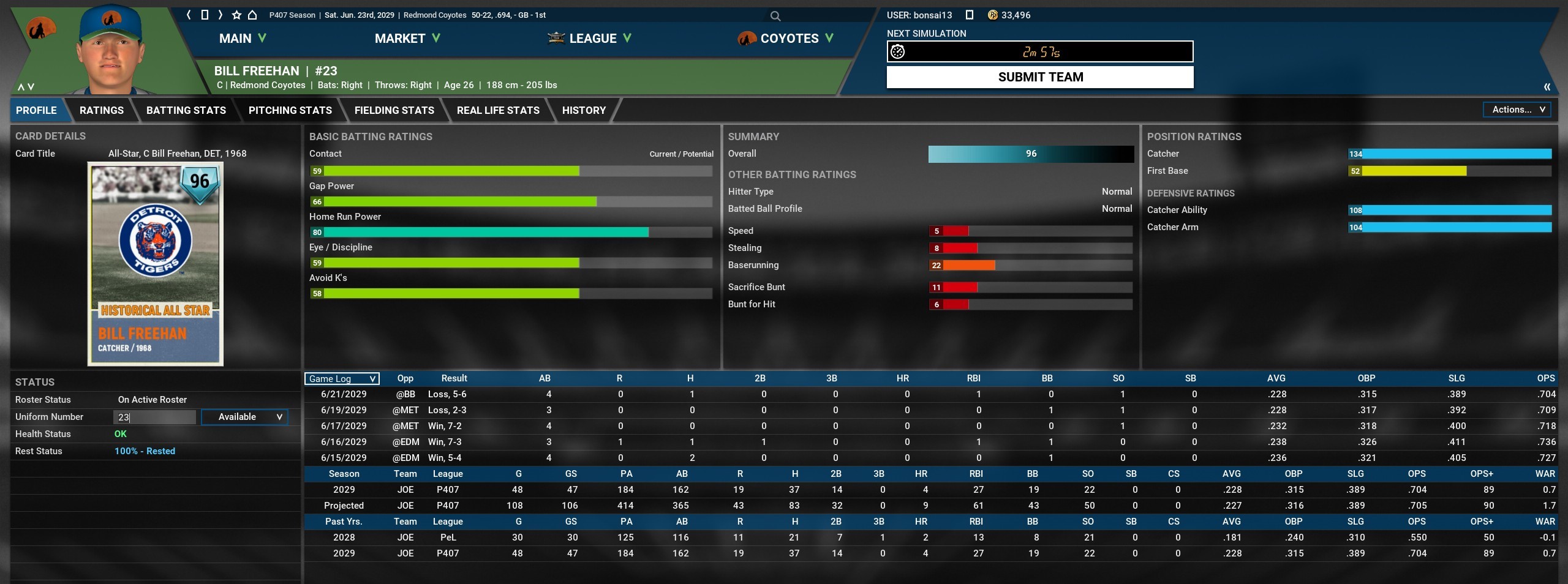Edit the Uniform Number field
This screenshot has height=584, width=1568.
154,417
